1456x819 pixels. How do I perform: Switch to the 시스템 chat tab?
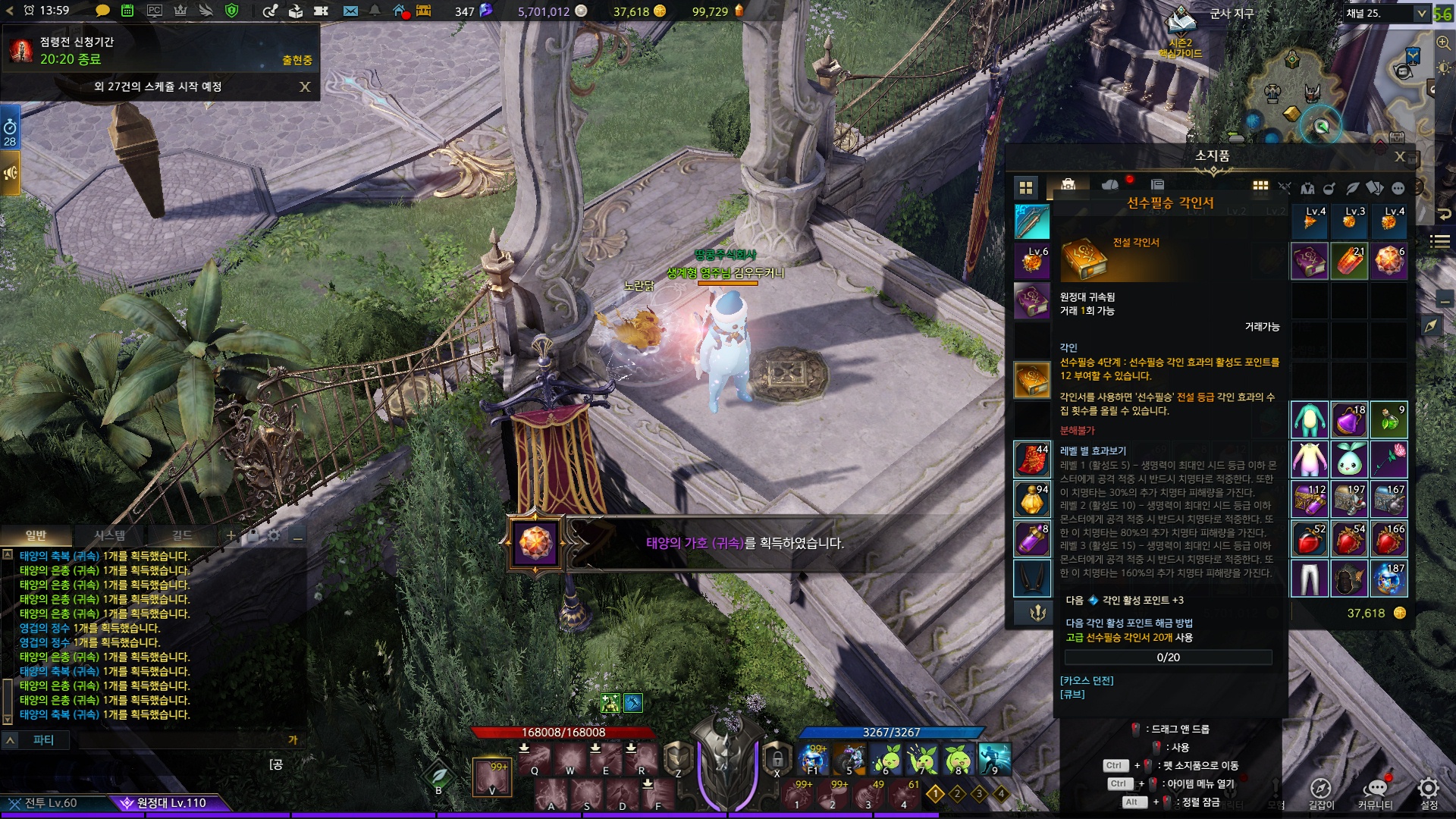point(110,536)
